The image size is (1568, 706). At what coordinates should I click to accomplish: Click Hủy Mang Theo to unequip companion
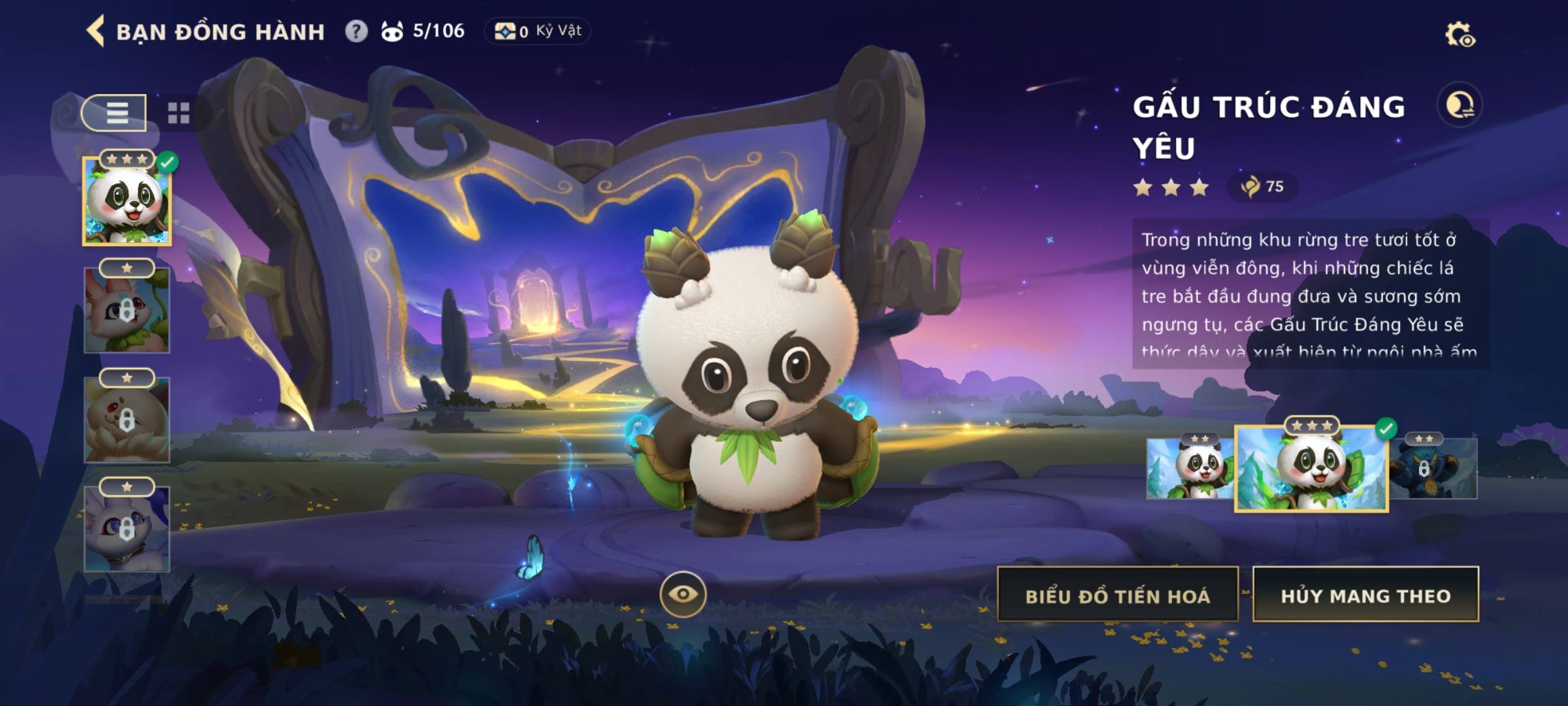click(x=1365, y=596)
